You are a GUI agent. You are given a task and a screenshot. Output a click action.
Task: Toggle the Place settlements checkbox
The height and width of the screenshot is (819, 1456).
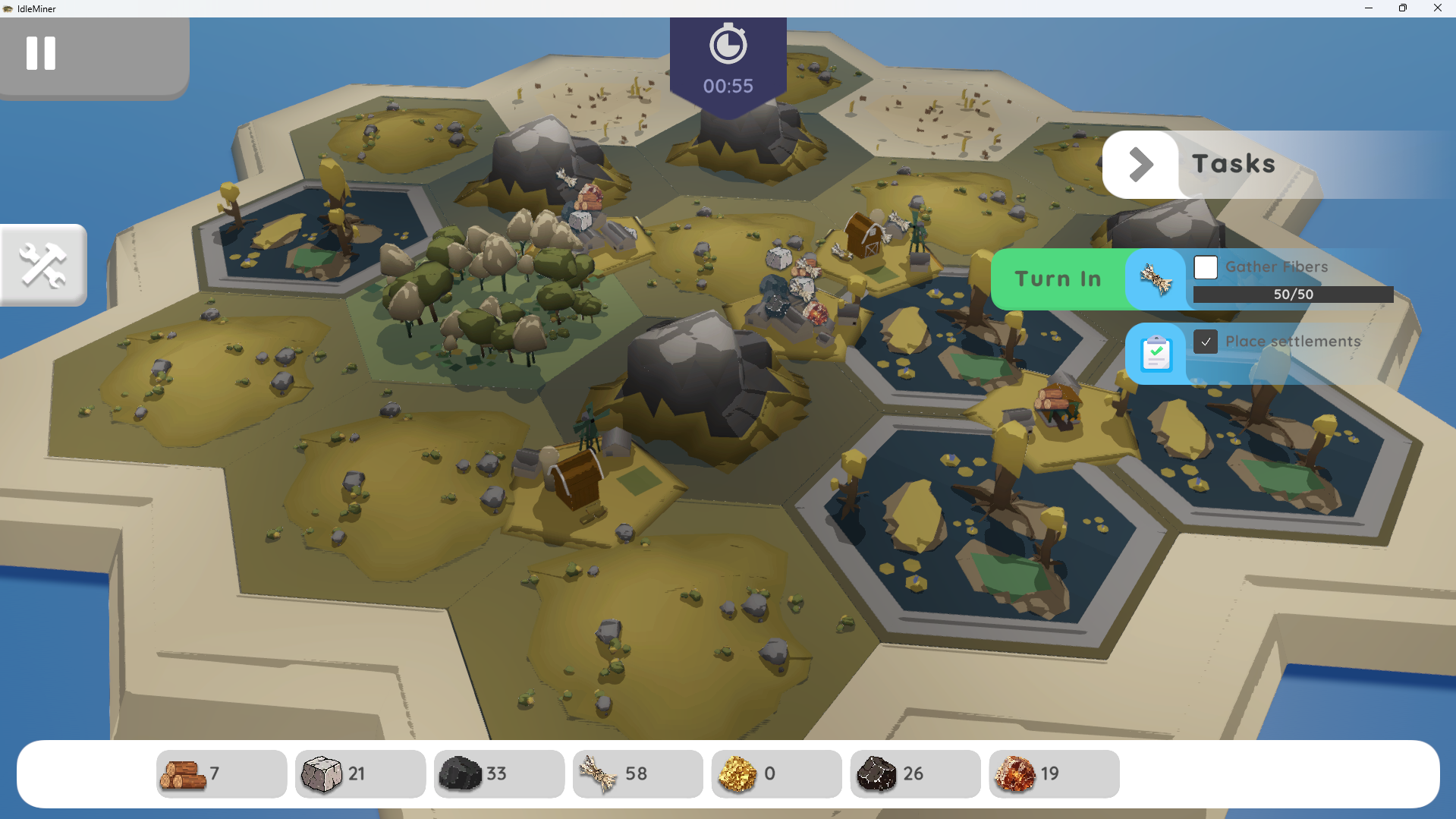click(x=1206, y=342)
